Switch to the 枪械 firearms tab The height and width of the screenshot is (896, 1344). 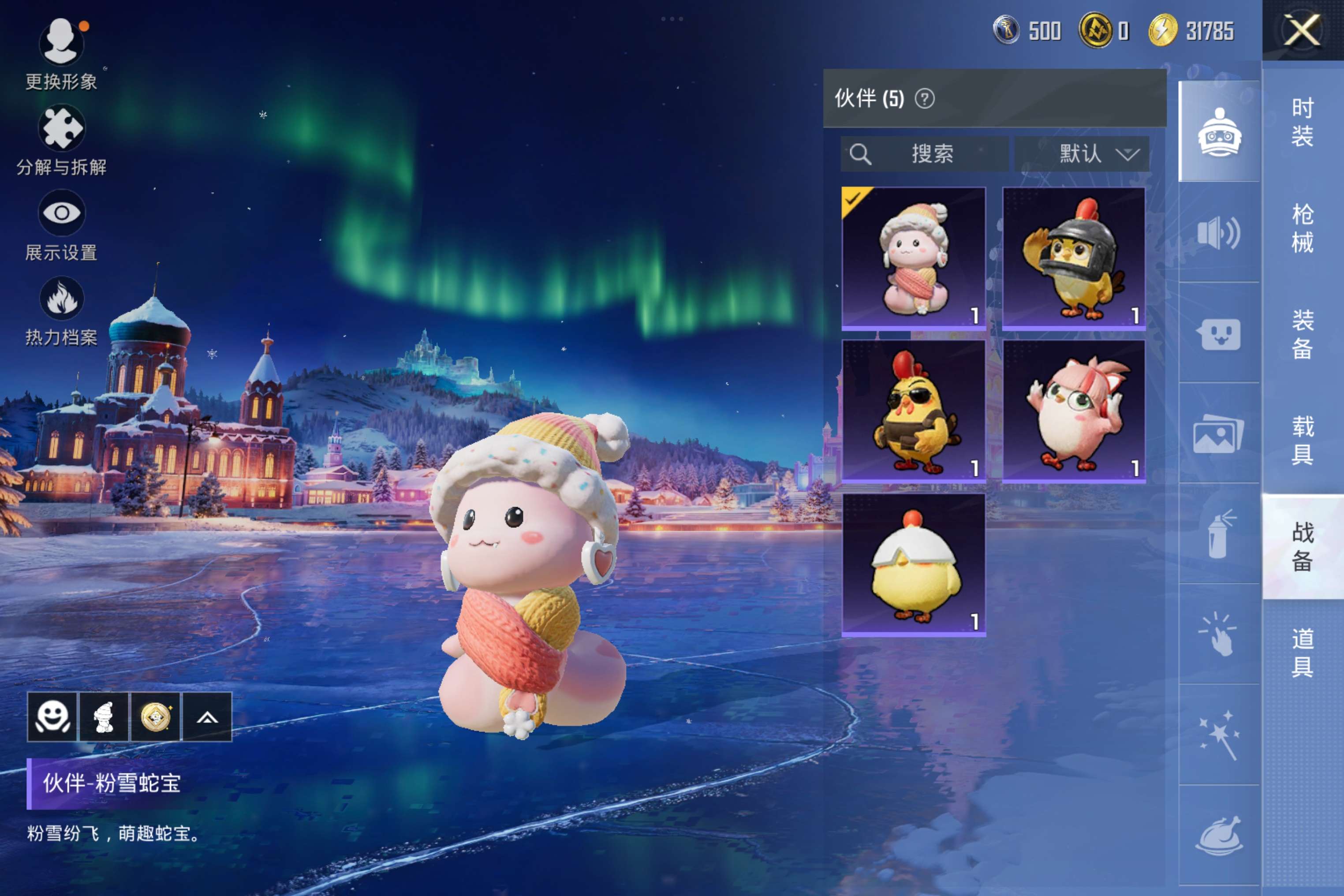pyautogui.click(x=1302, y=228)
